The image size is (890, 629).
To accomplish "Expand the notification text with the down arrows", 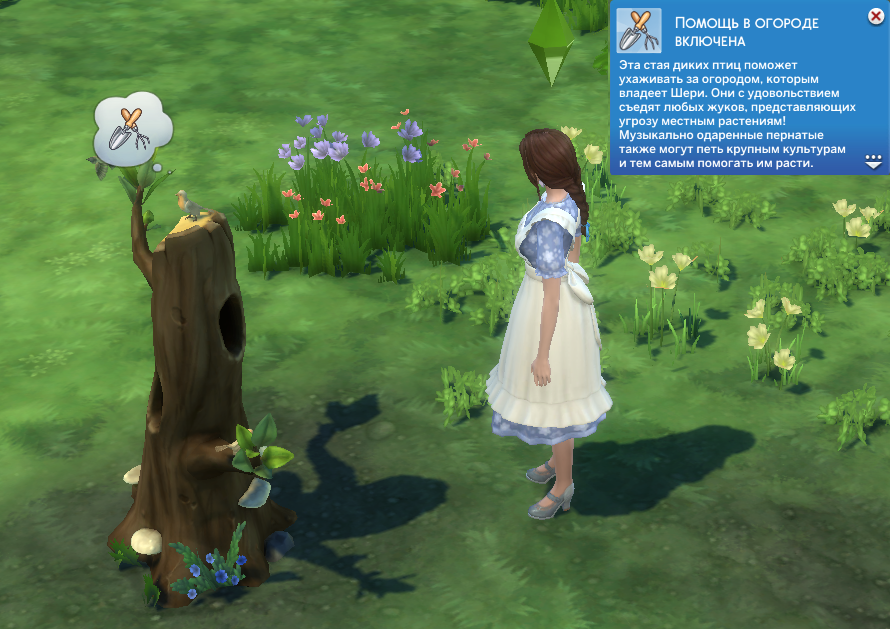I will 873,160.
